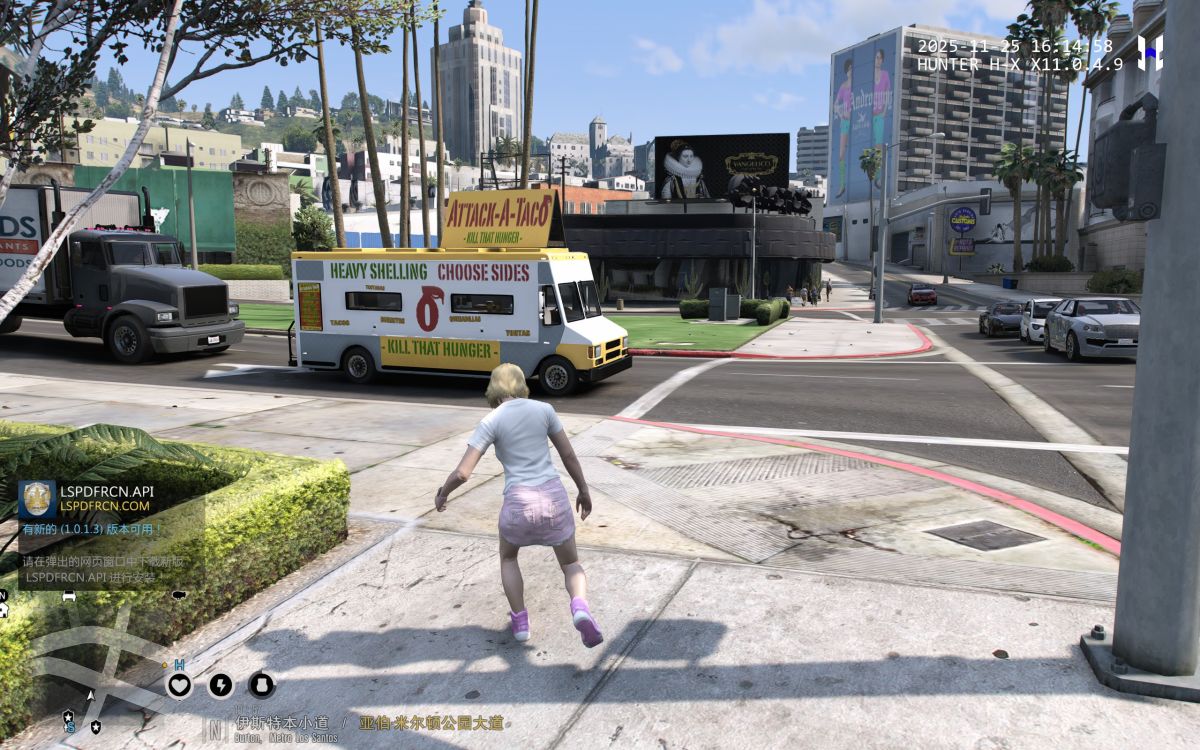The height and width of the screenshot is (750, 1200).
Task: Click the white player arrow on the minimap
Action: pyautogui.click(x=92, y=694)
